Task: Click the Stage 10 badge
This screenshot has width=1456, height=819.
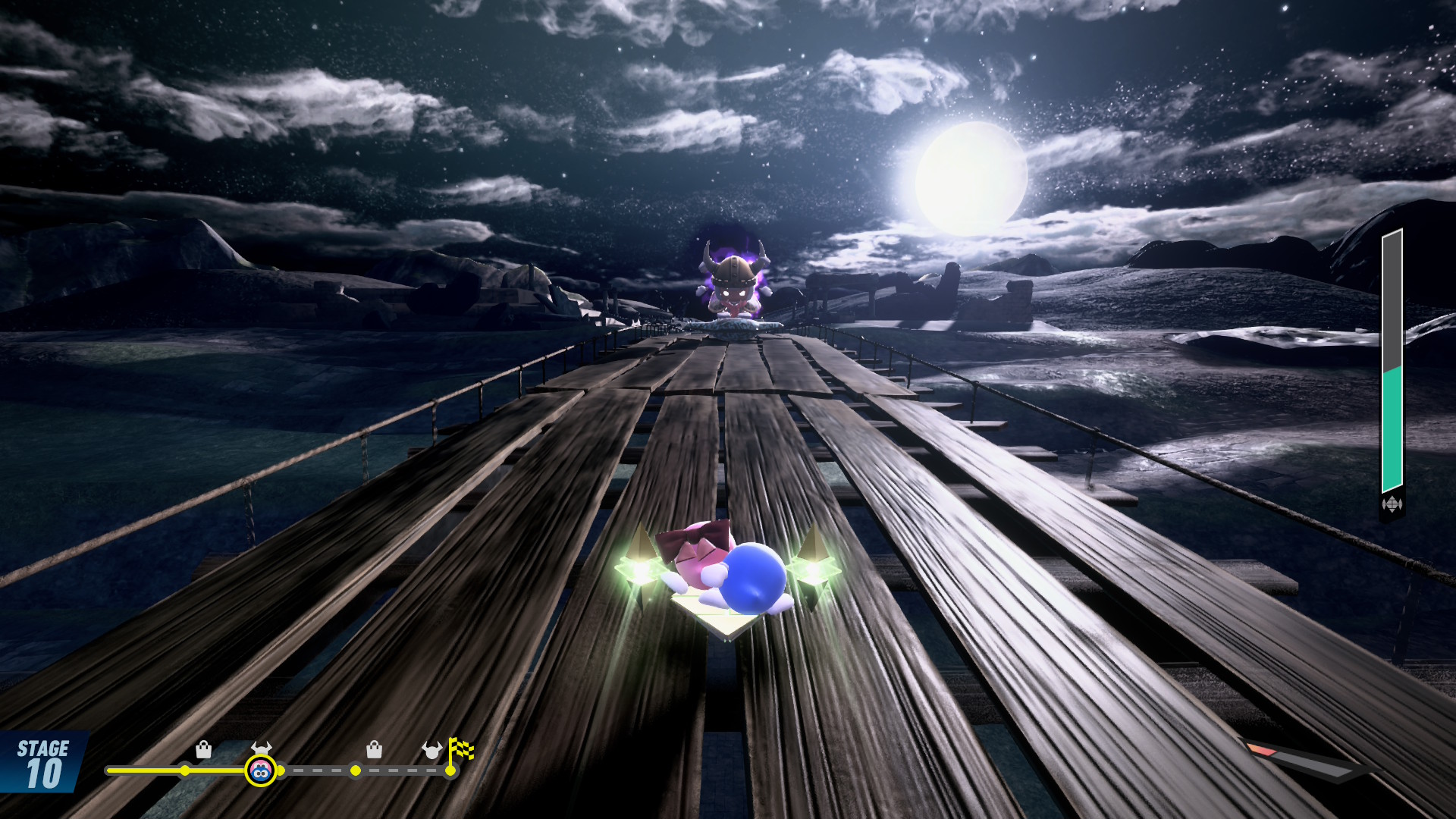Action: pyautogui.click(x=42, y=764)
